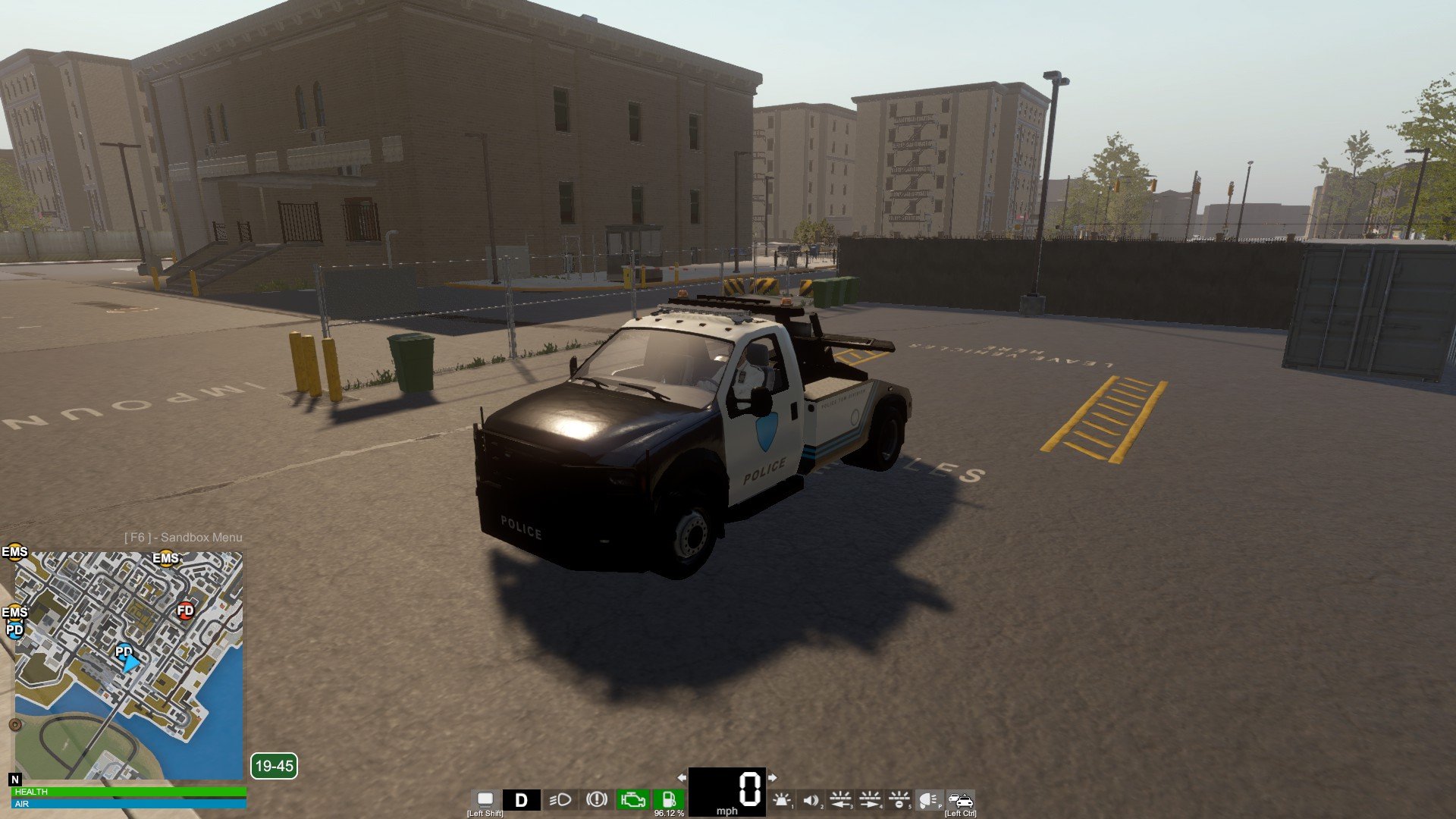The image size is (1456, 819).
Task: Click the 19-45 unit callsign badge
Action: pos(274,766)
